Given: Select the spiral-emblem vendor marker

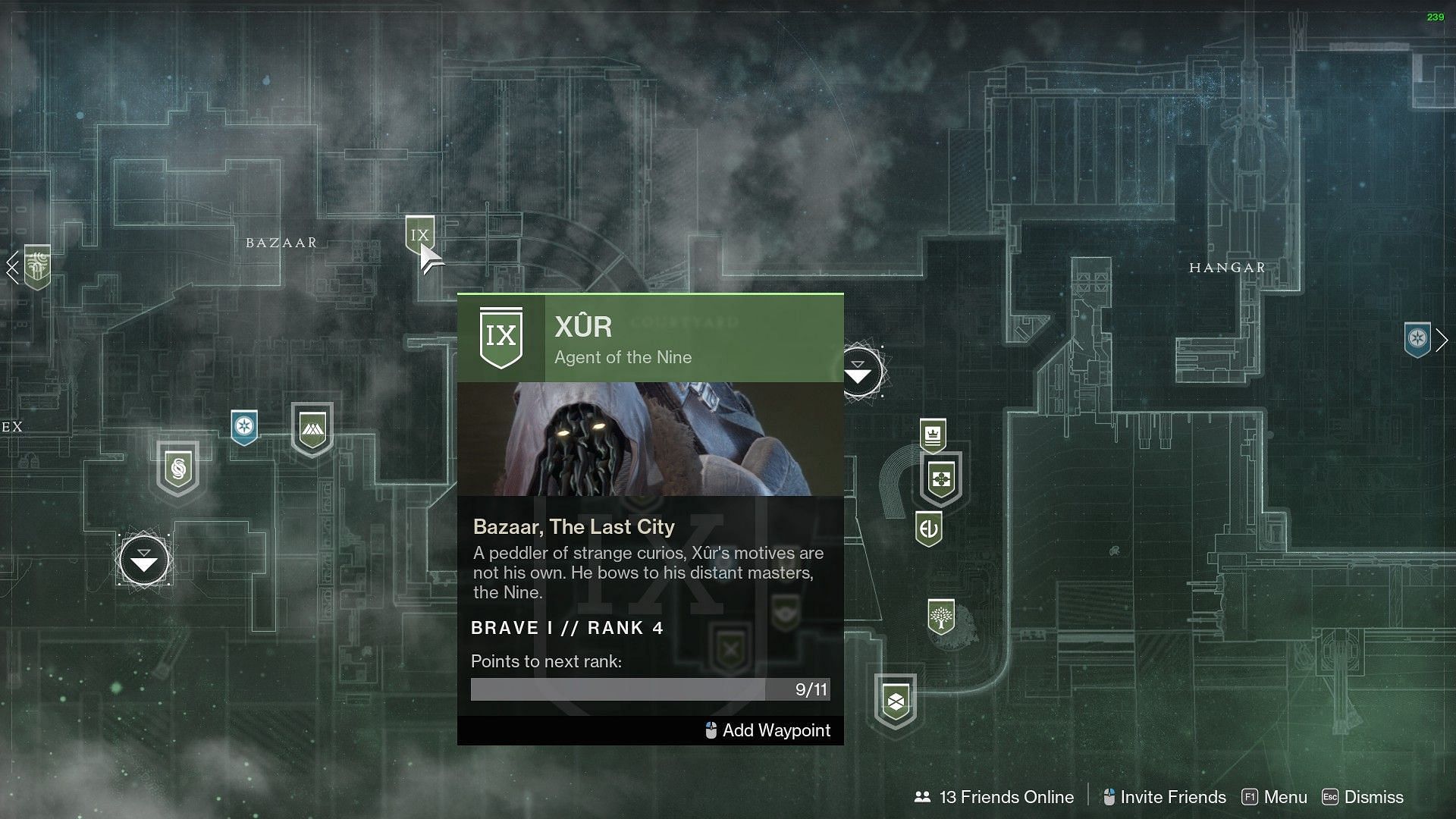Looking at the screenshot, I should click(x=178, y=469).
